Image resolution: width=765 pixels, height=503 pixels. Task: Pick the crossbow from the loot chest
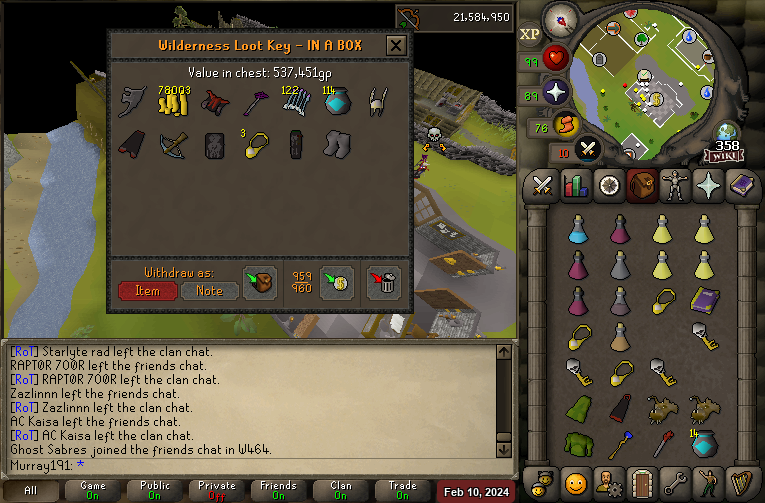click(173, 145)
